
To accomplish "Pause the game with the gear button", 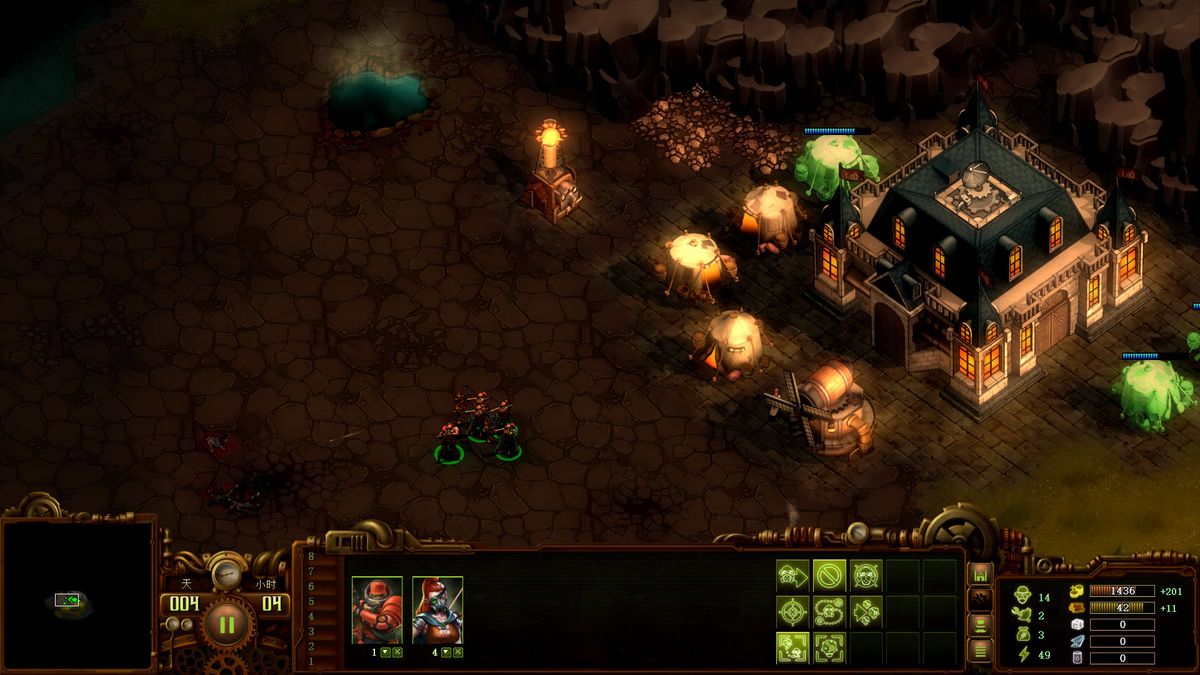I will (x=226, y=626).
